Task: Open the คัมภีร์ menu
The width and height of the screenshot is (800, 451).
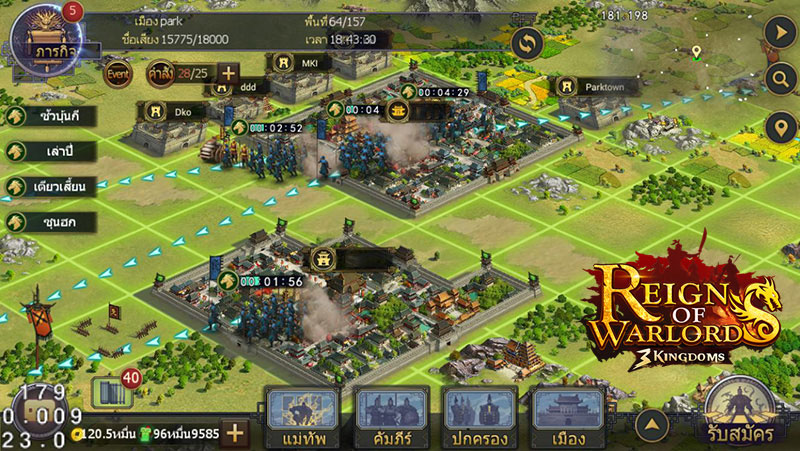Action: (x=391, y=416)
